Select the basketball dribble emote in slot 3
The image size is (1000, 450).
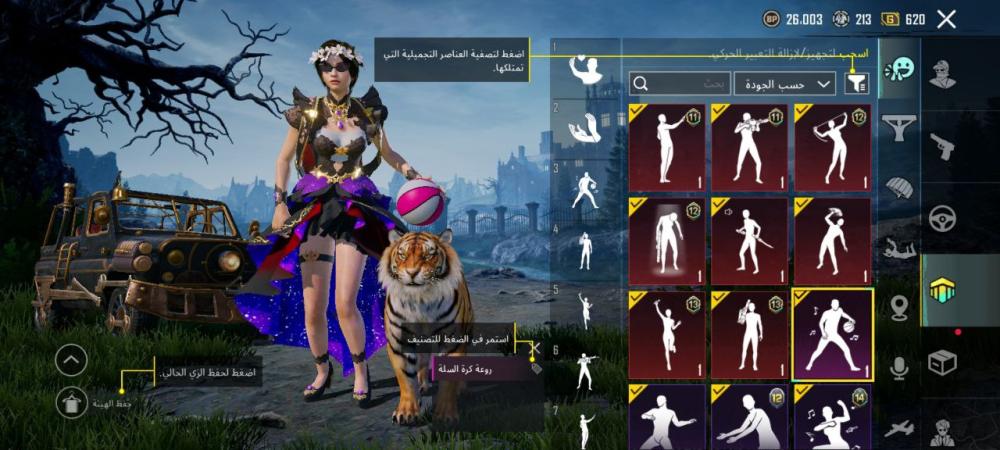click(586, 188)
